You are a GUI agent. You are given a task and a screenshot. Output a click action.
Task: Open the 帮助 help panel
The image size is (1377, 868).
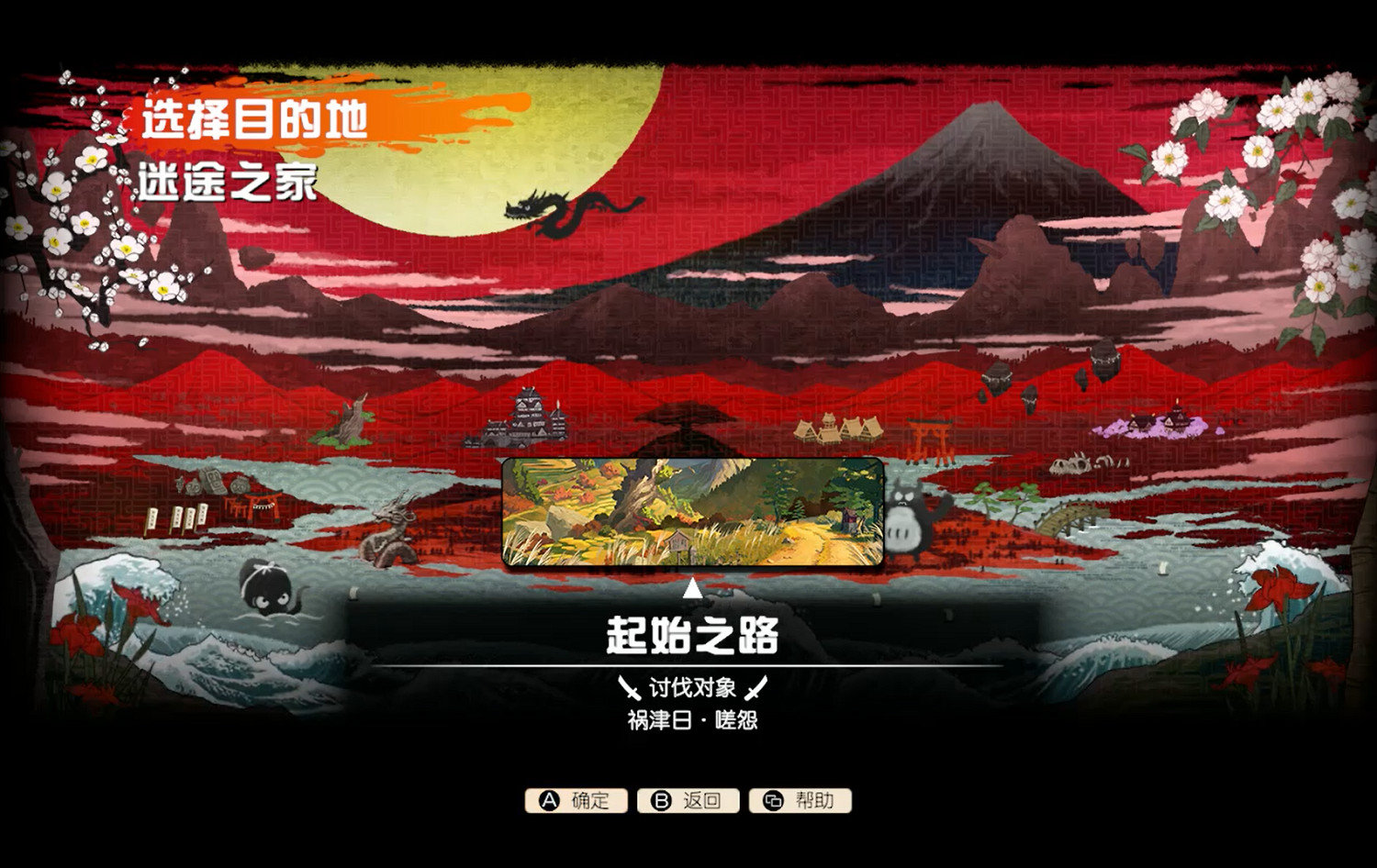[x=800, y=800]
